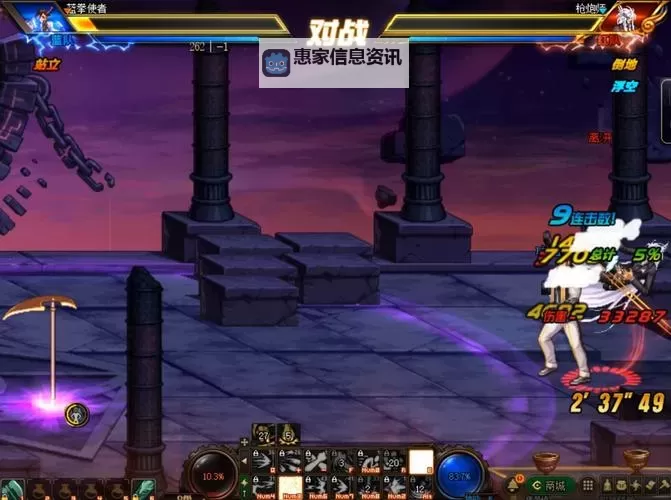
Task: Click the buff icon showing 27
Action: click(x=262, y=434)
